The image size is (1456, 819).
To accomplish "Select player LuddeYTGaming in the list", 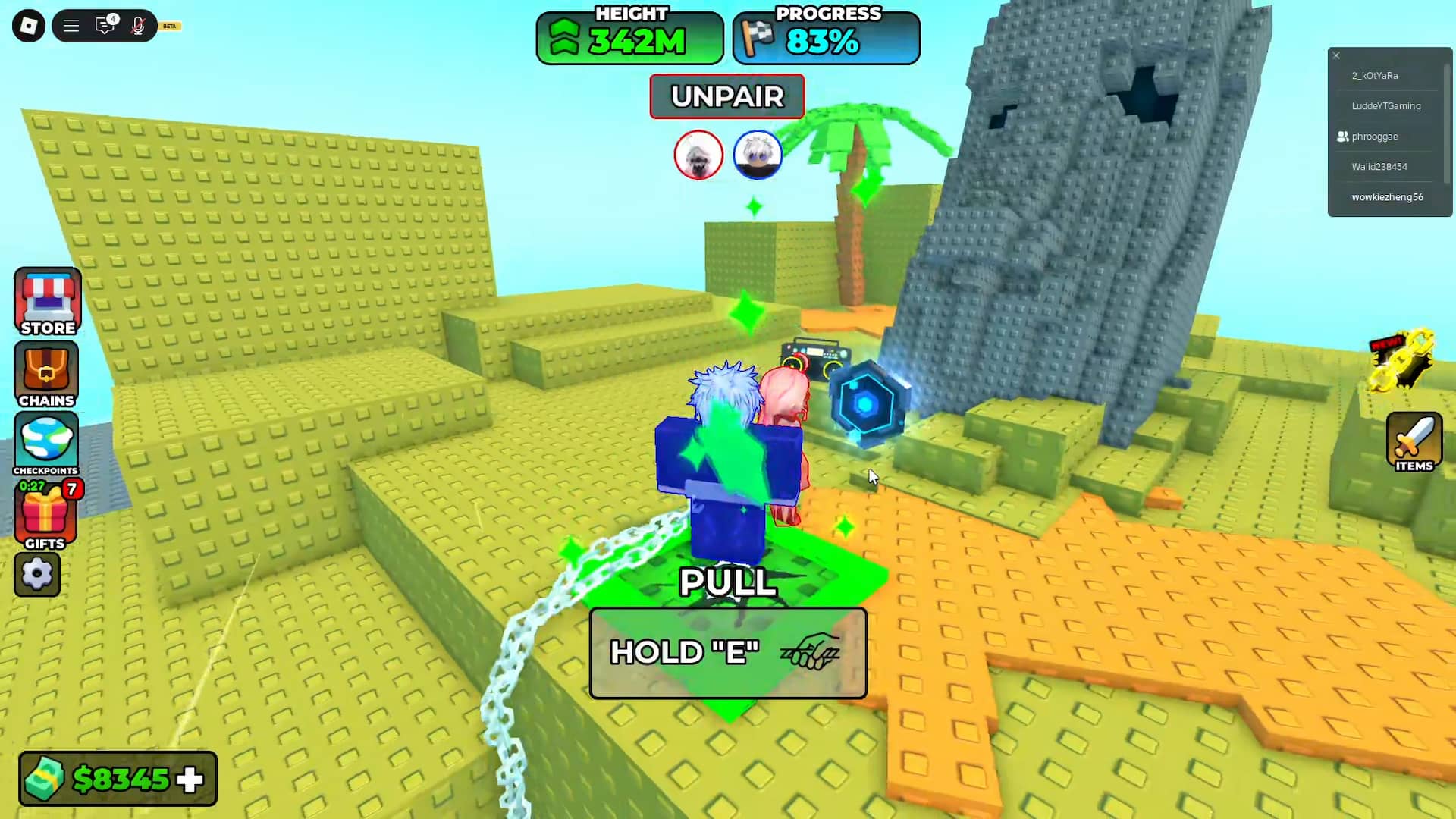I will click(x=1387, y=105).
